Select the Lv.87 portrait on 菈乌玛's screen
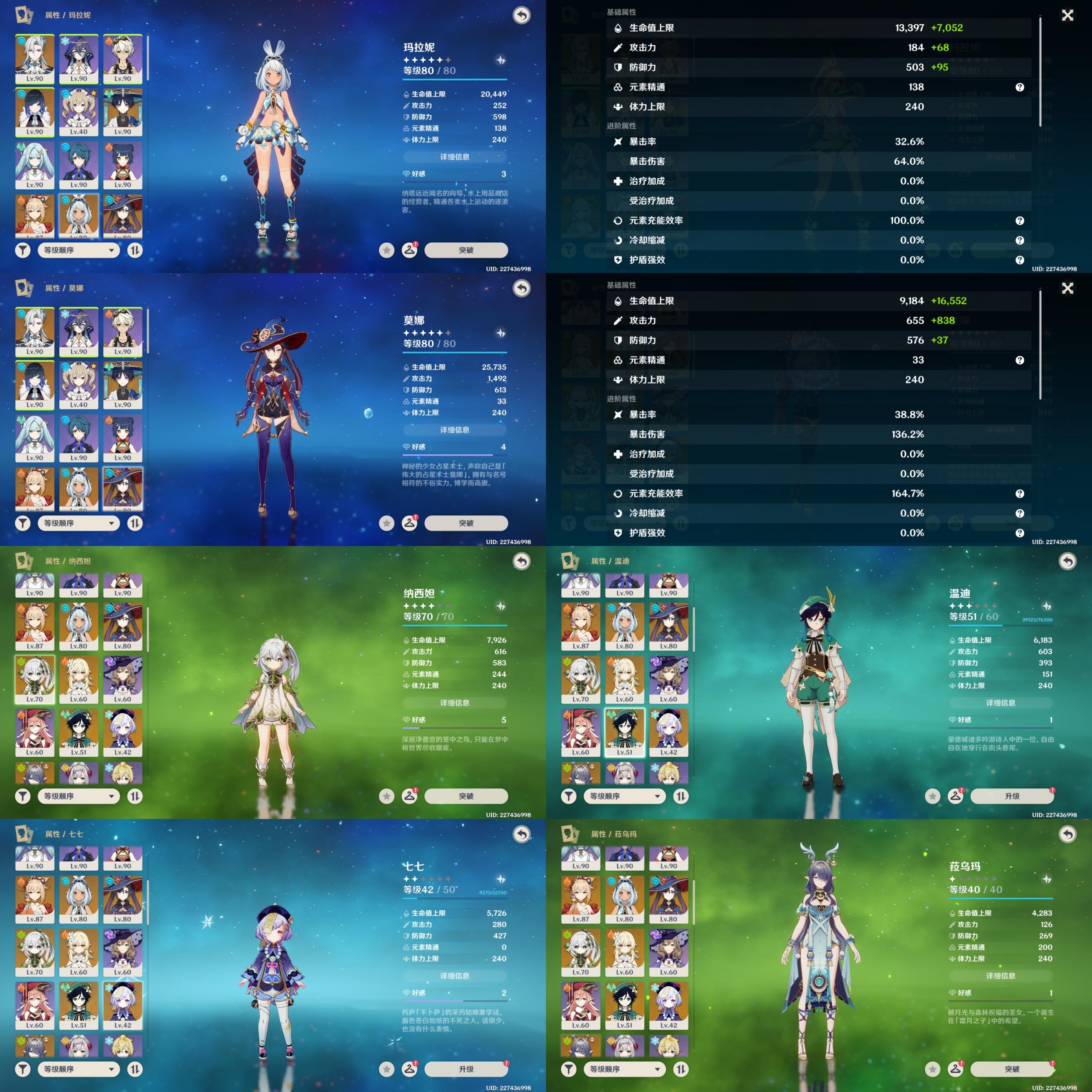Image resolution: width=1092 pixels, height=1092 pixels. tap(581, 899)
